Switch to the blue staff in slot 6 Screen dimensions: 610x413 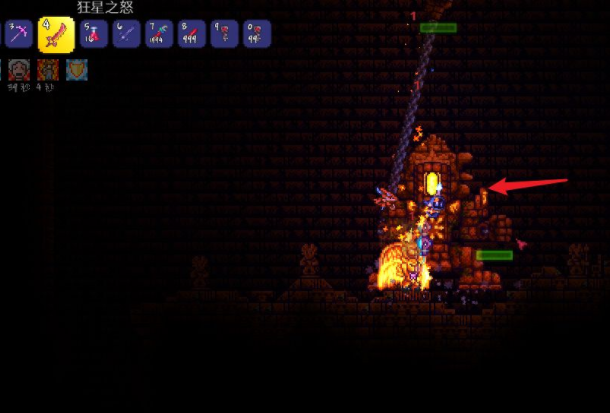coord(125,35)
